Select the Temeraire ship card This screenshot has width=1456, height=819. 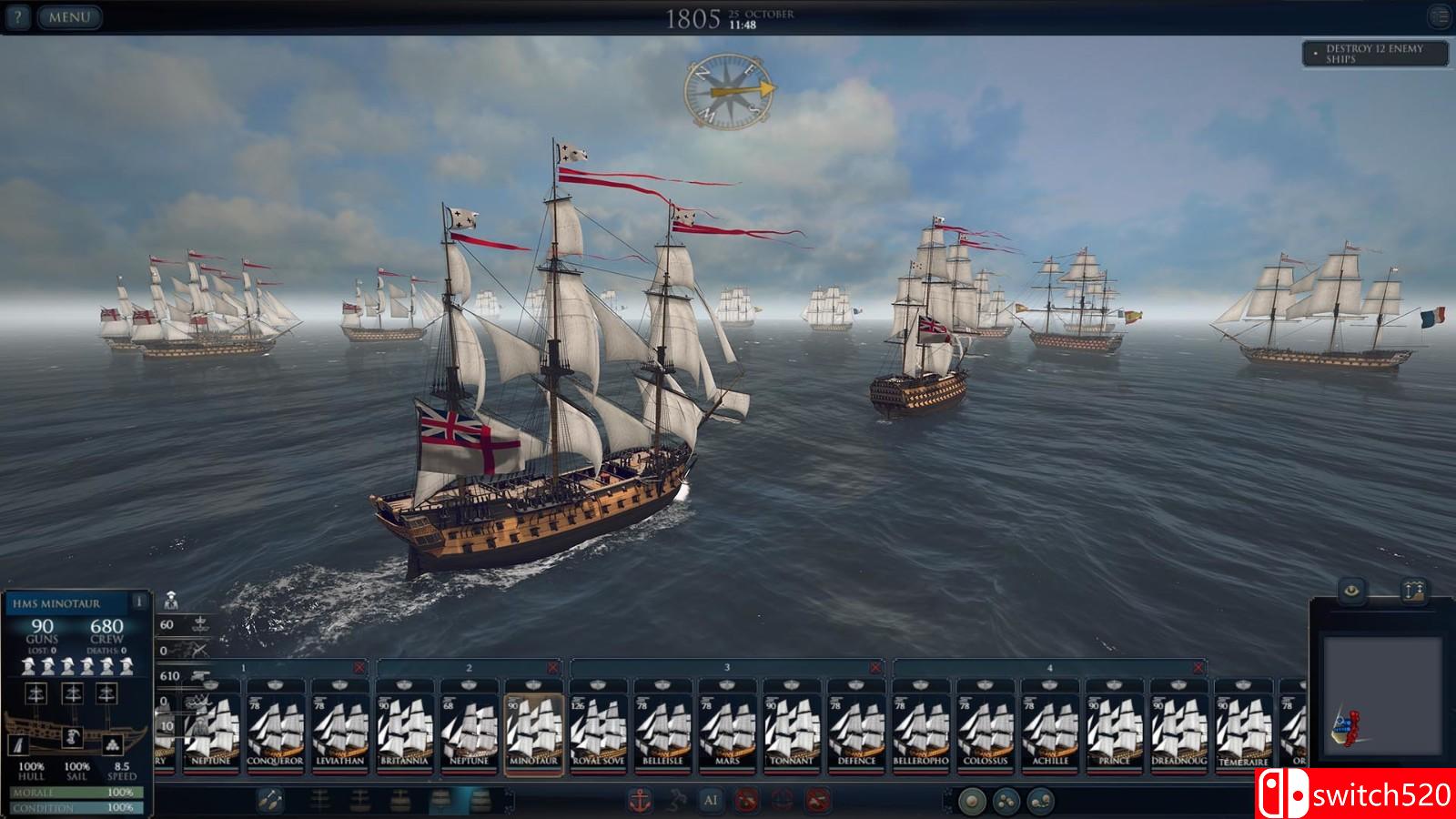[x=1243, y=728]
